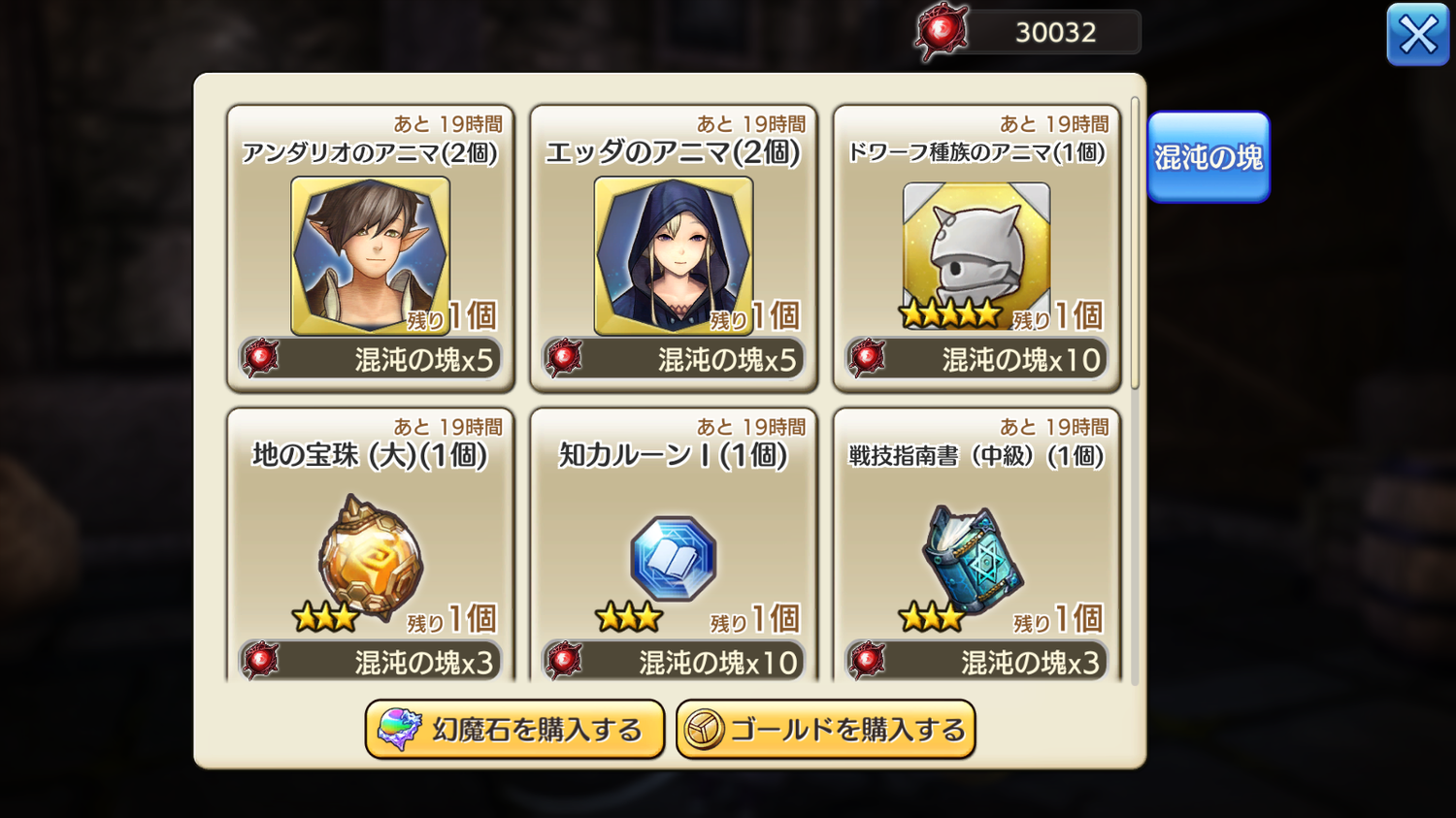Close the shop with the X button
The height and width of the screenshot is (818, 1456).
click(x=1417, y=35)
